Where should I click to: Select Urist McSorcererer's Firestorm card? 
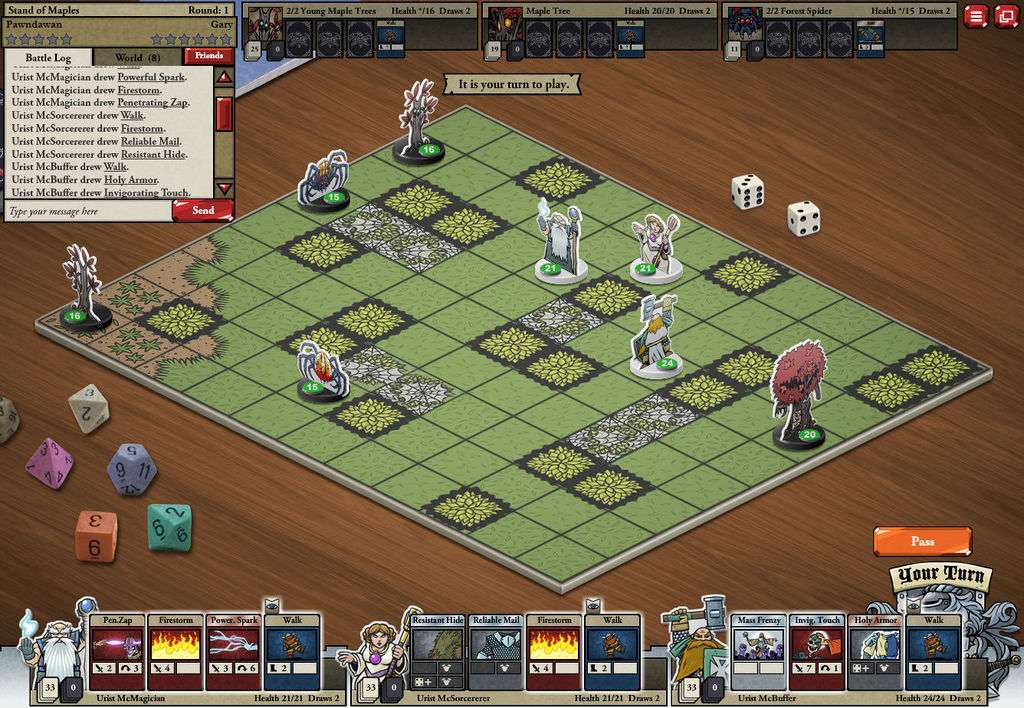click(x=553, y=651)
